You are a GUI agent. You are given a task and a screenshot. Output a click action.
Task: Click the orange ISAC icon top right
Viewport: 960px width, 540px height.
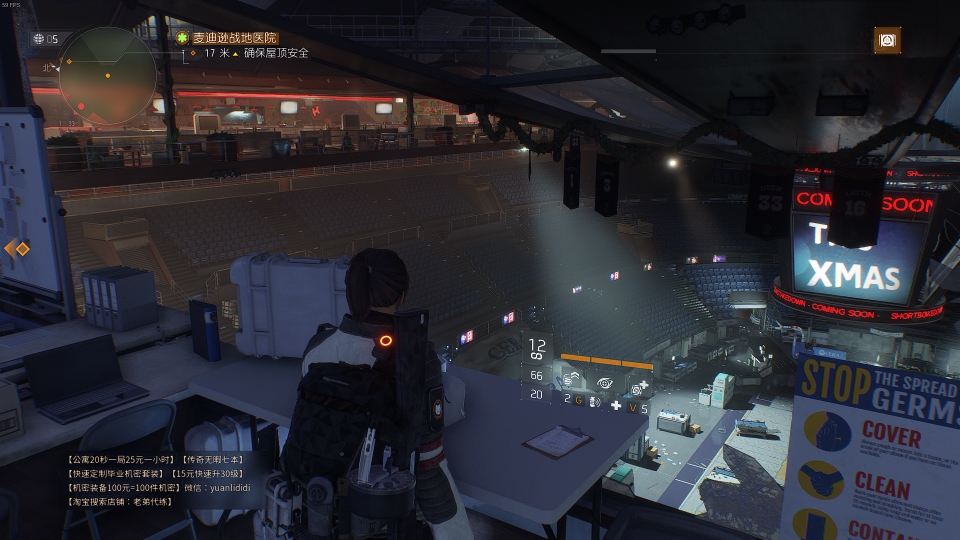pyautogui.click(x=887, y=40)
